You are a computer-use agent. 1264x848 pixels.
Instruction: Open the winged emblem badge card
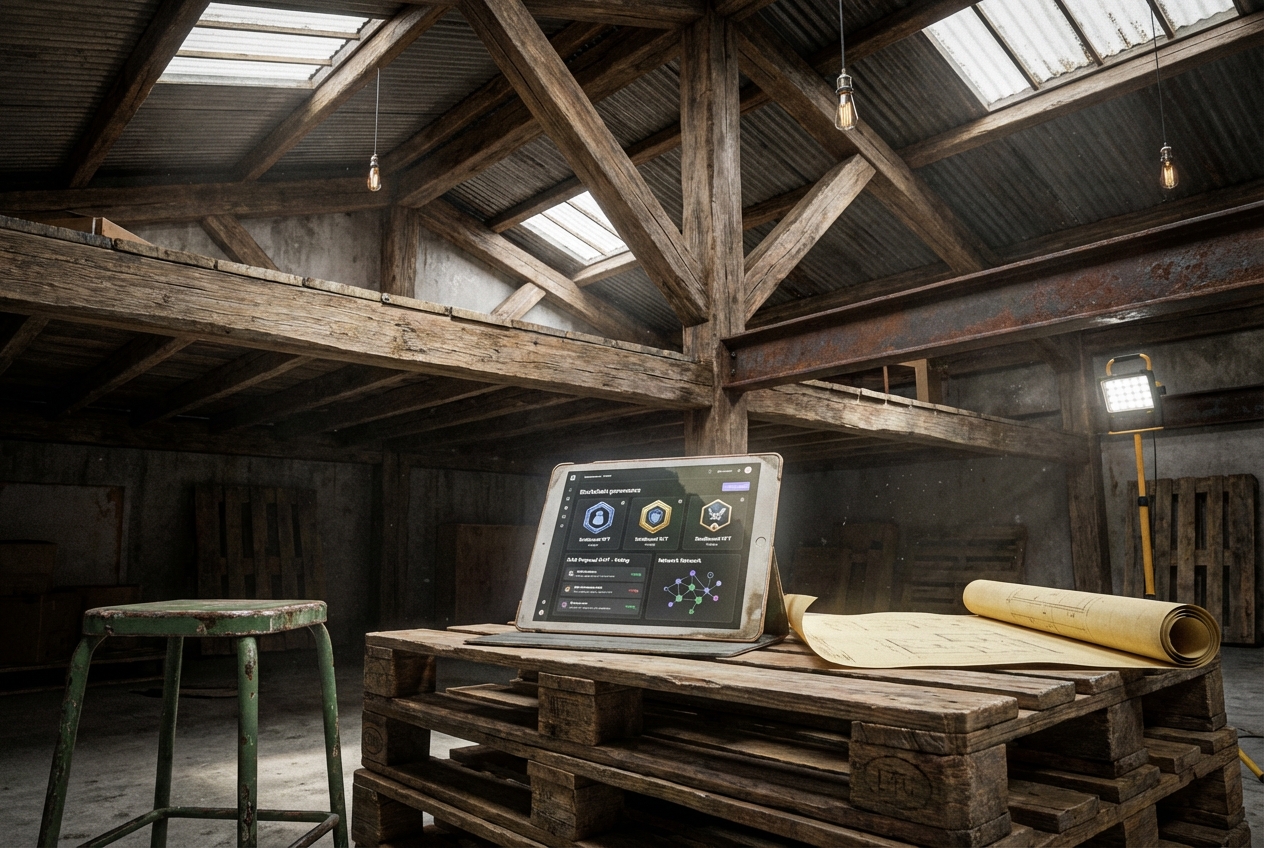pos(714,517)
